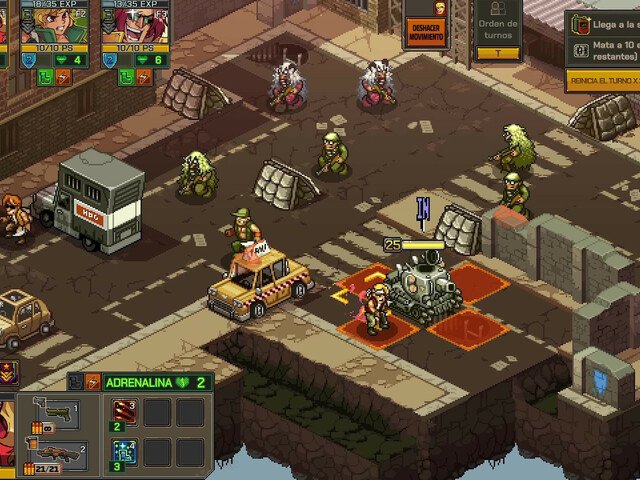This screenshot has height=480, width=640.
Task: Click the 'Llega a la' objective entry
Action: point(606,23)
